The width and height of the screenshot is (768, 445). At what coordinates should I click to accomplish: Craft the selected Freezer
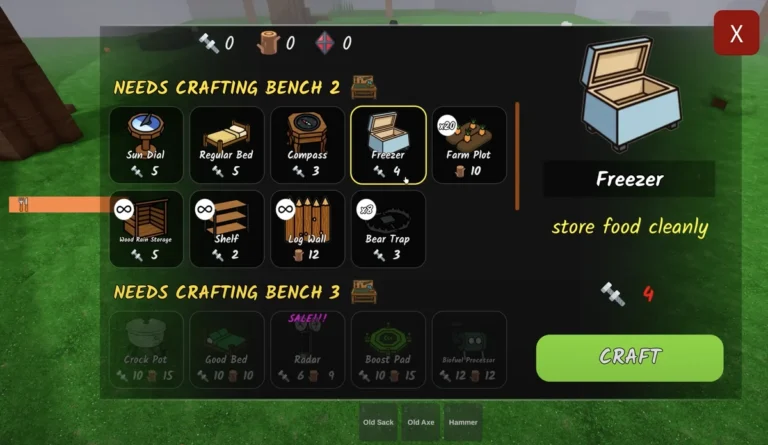coord(629,357)
